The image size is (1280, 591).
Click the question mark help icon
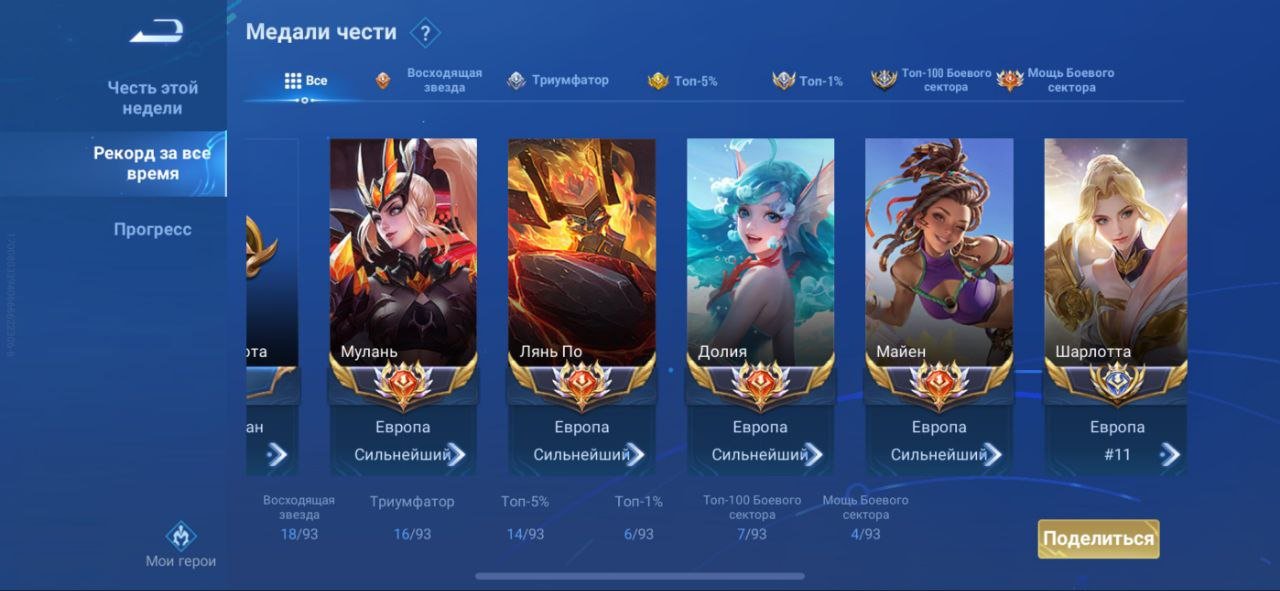tap(425, 33)
